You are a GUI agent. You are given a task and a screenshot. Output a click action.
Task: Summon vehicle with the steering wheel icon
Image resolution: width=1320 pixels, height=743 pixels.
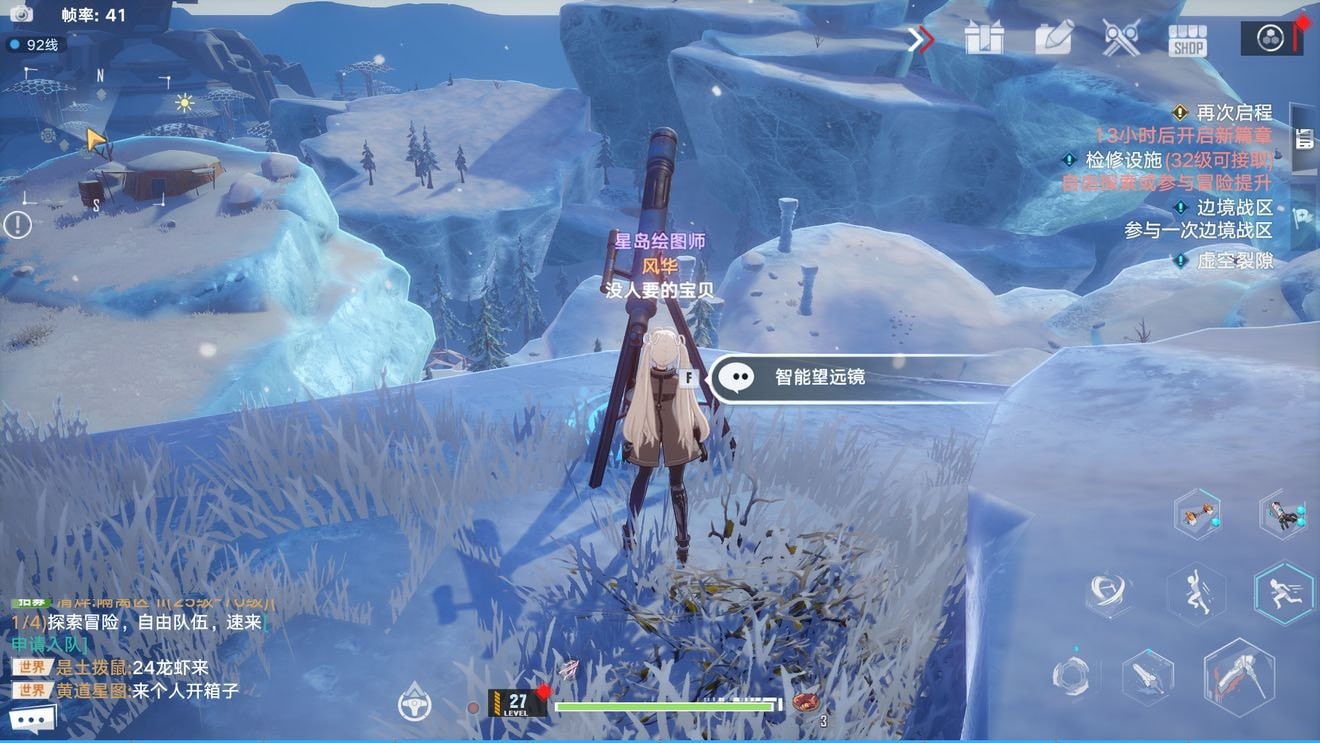(x=414, y=703)
